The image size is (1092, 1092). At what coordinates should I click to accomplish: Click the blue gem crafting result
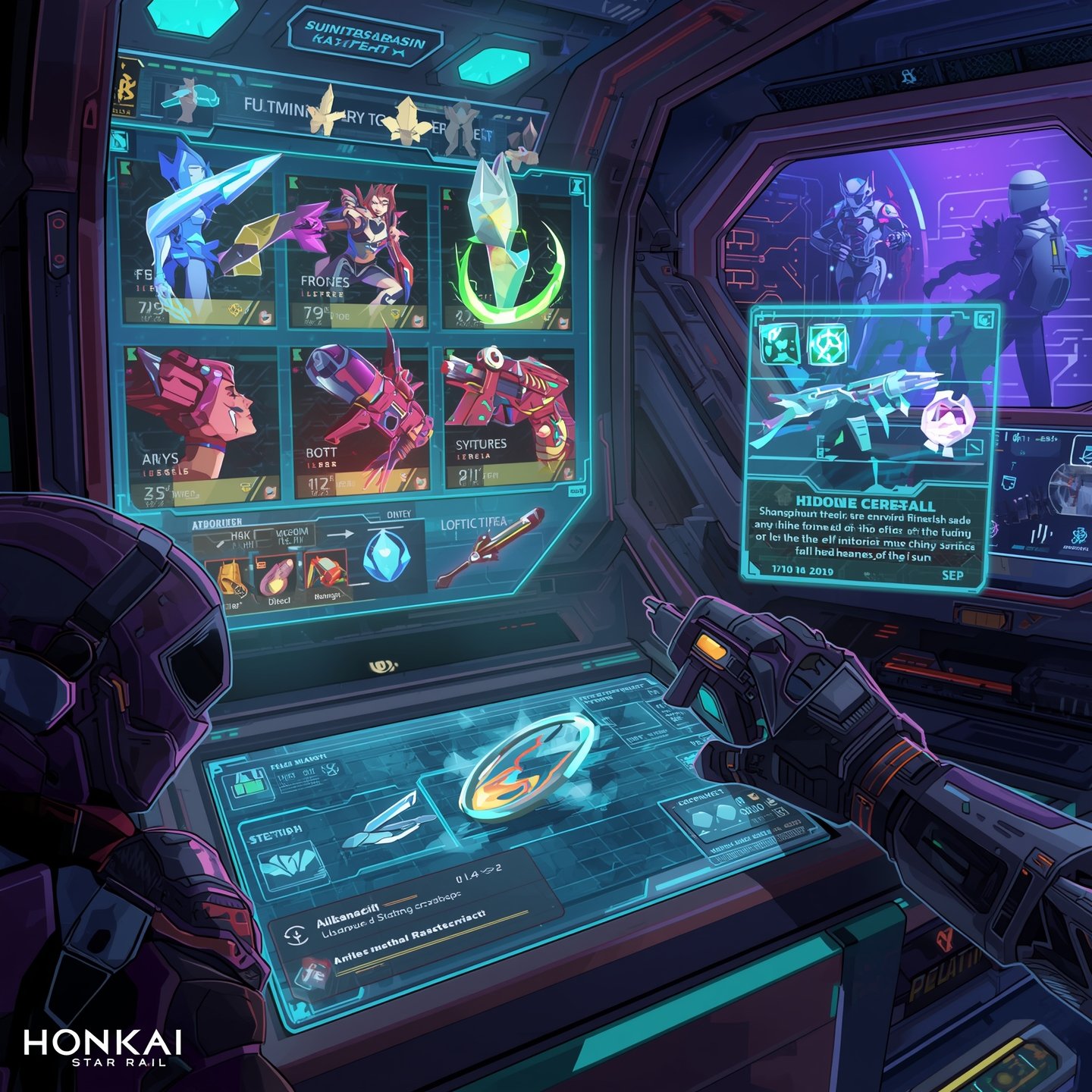[387, 557]
